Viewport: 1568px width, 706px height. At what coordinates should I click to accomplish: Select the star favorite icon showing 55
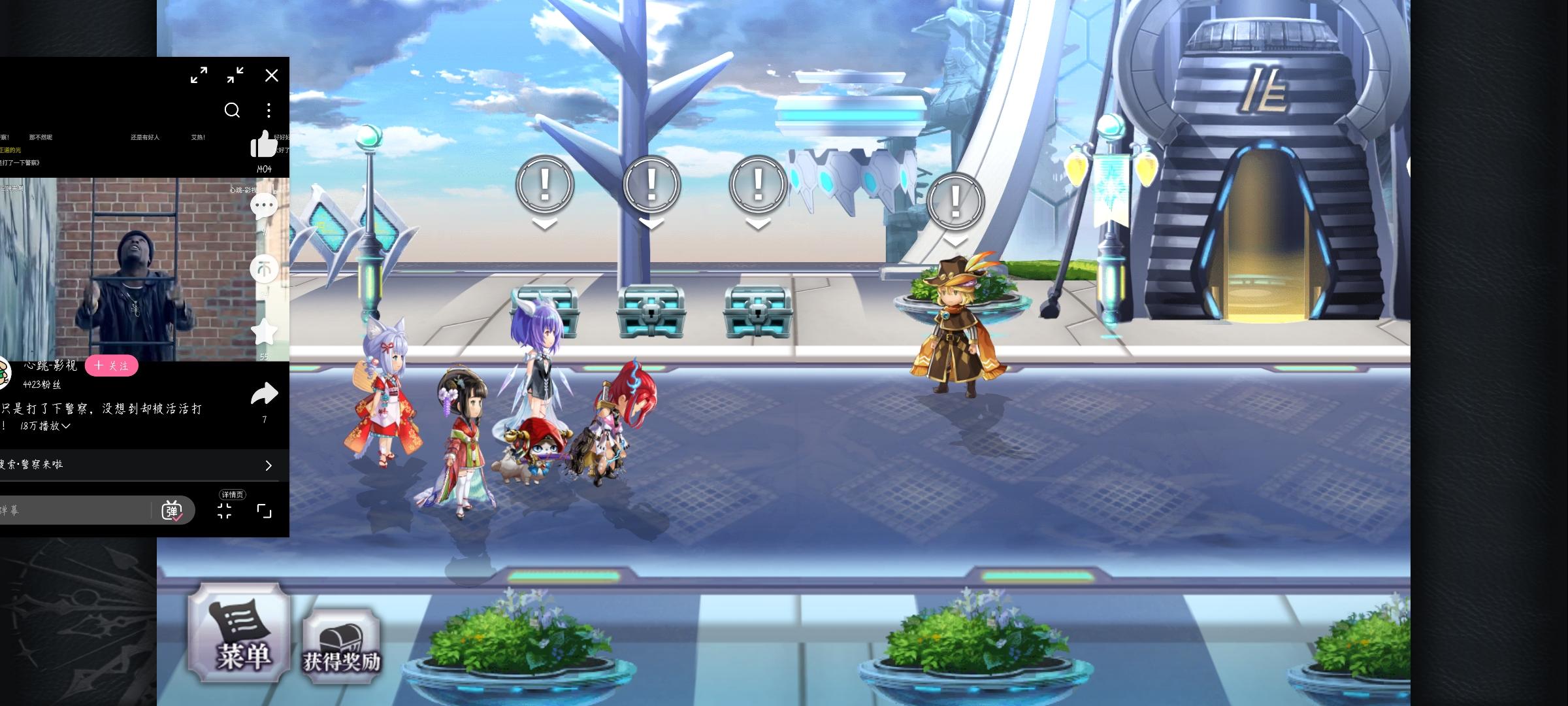pyautogui.click(x=264, y=332)
